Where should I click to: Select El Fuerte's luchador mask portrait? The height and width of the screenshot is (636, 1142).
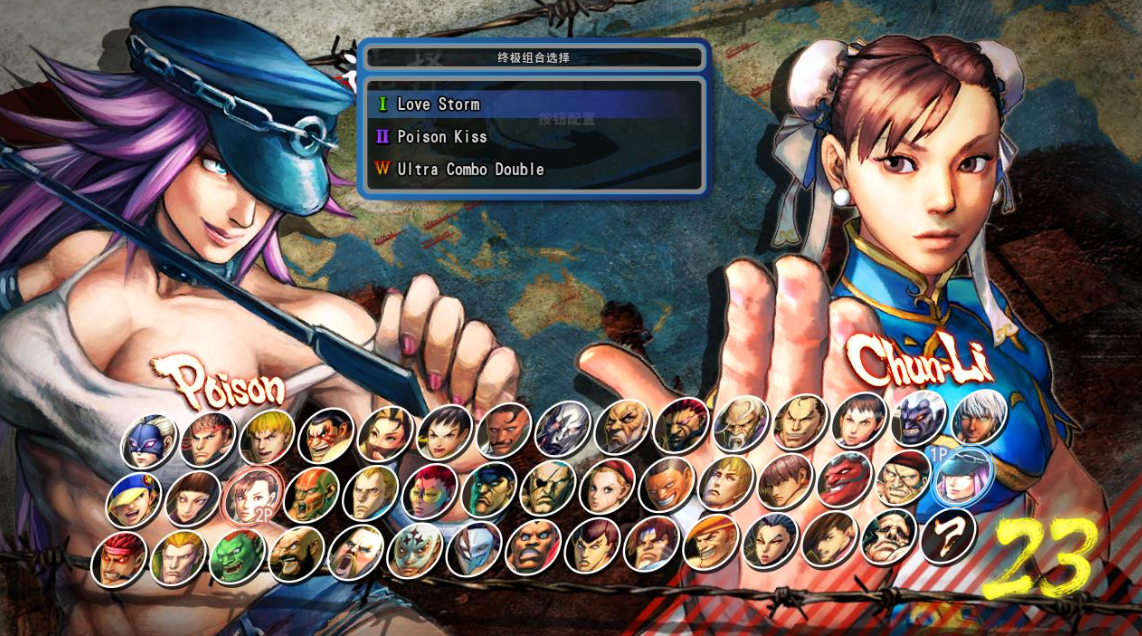pos(415,549)
